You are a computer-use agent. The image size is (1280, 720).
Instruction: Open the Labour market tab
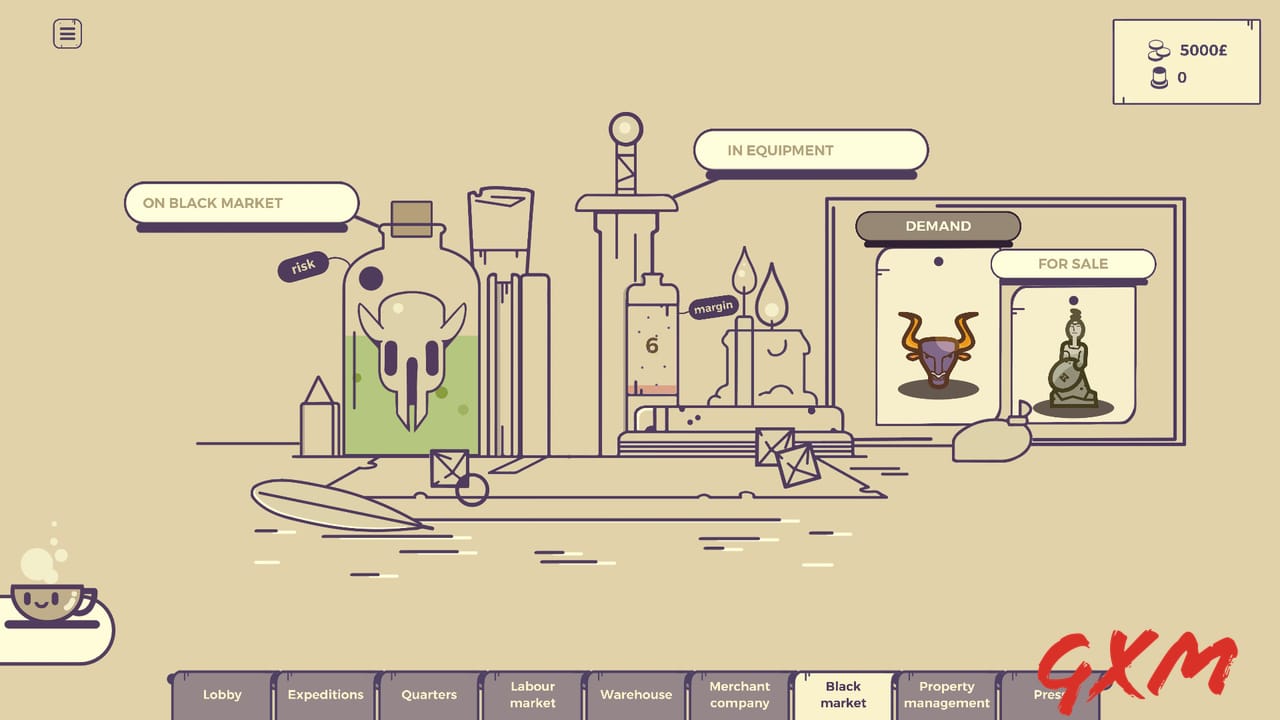click(x=532, y=694)
